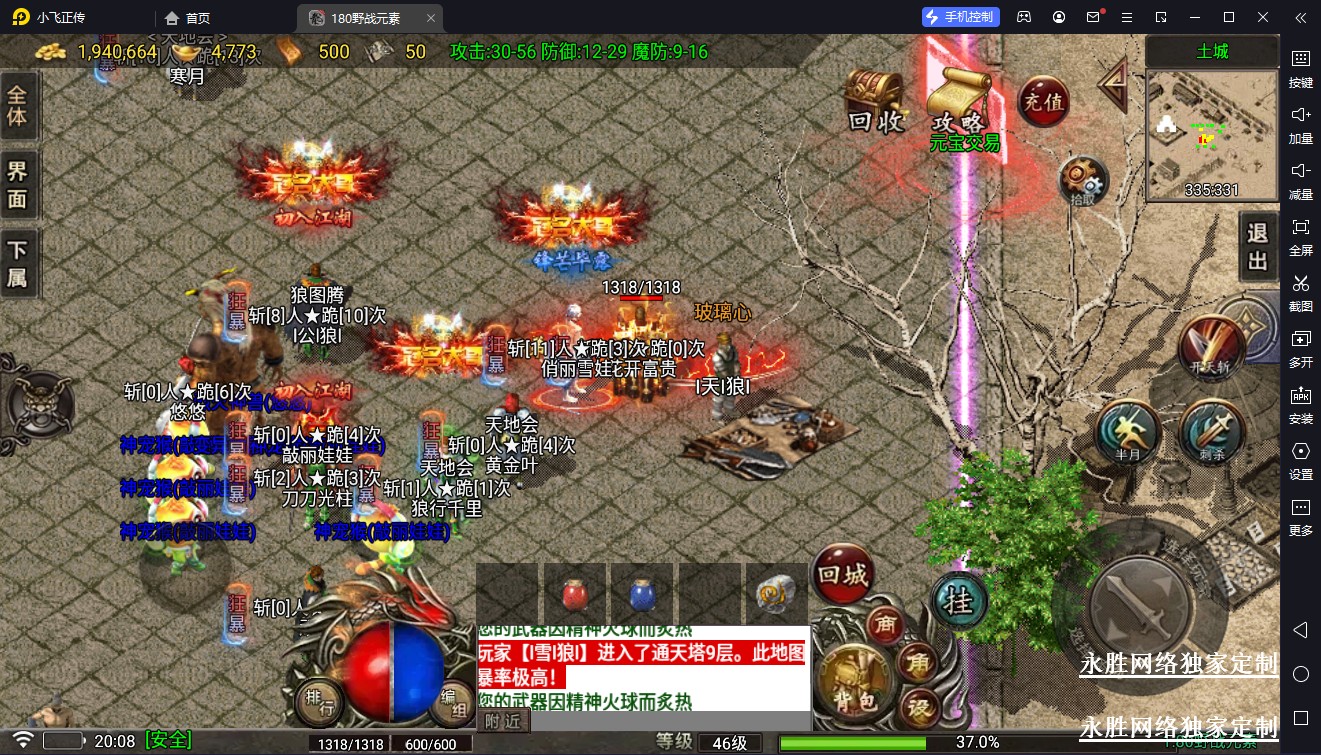Click the emulator 截图 screenshot tool
Image resolution: width=1321 pixels, height=755 pixels.
[1300, 291]
